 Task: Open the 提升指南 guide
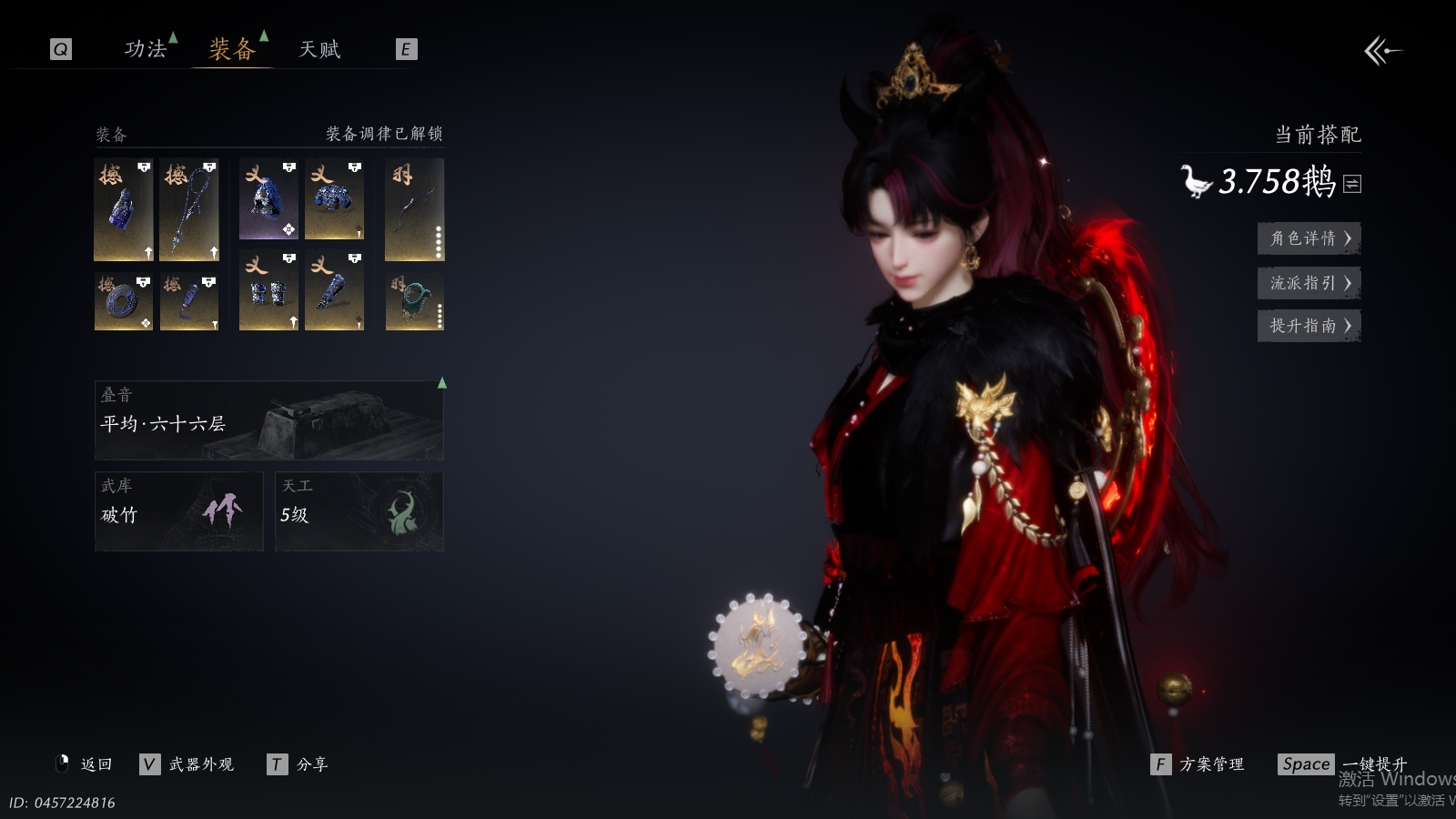(x=1309, y=326)
